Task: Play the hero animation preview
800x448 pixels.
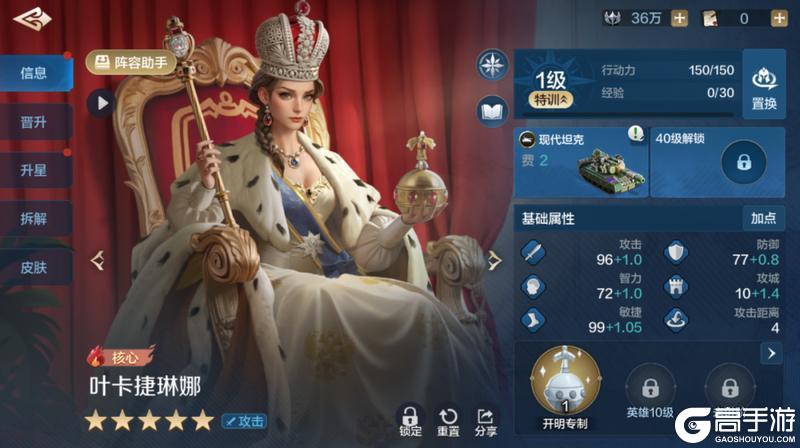Action: click(100, 101)
